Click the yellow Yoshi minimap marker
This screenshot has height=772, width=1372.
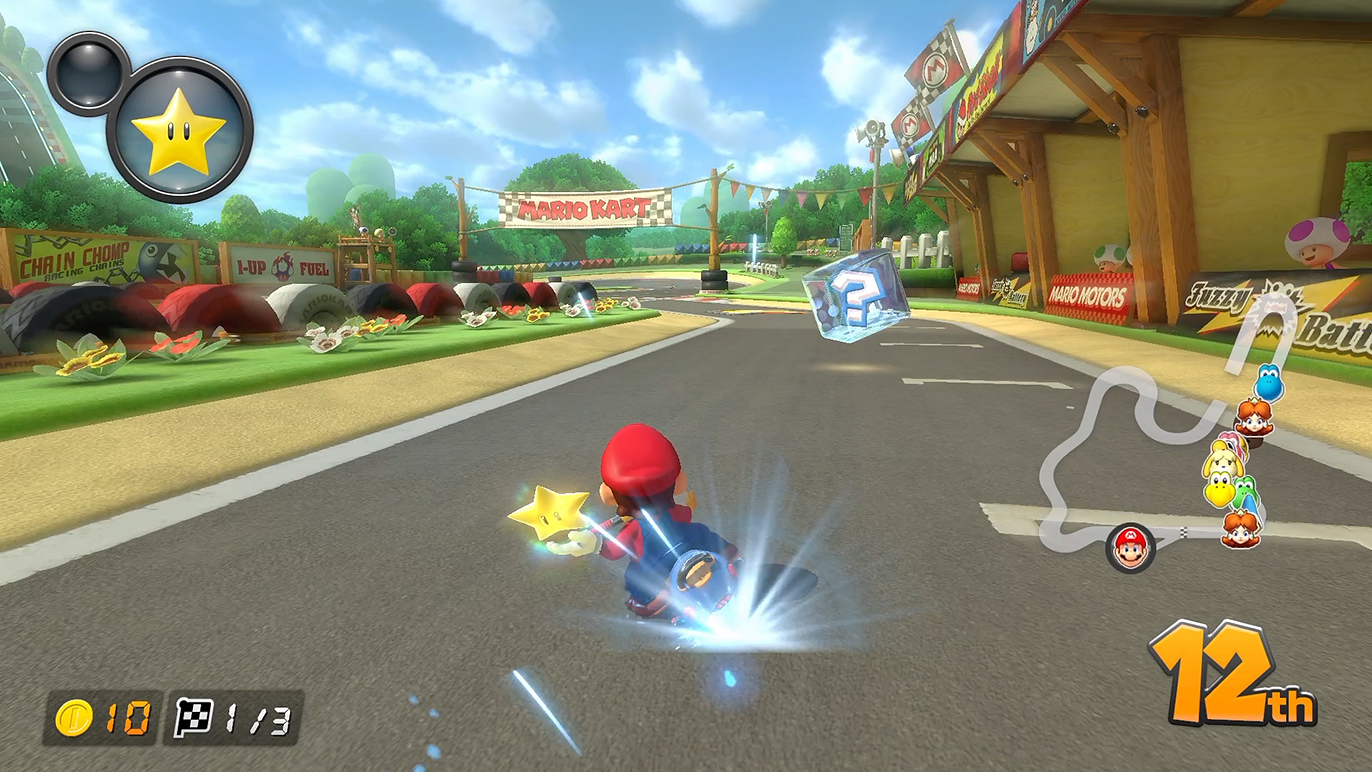click(1219, 489)
